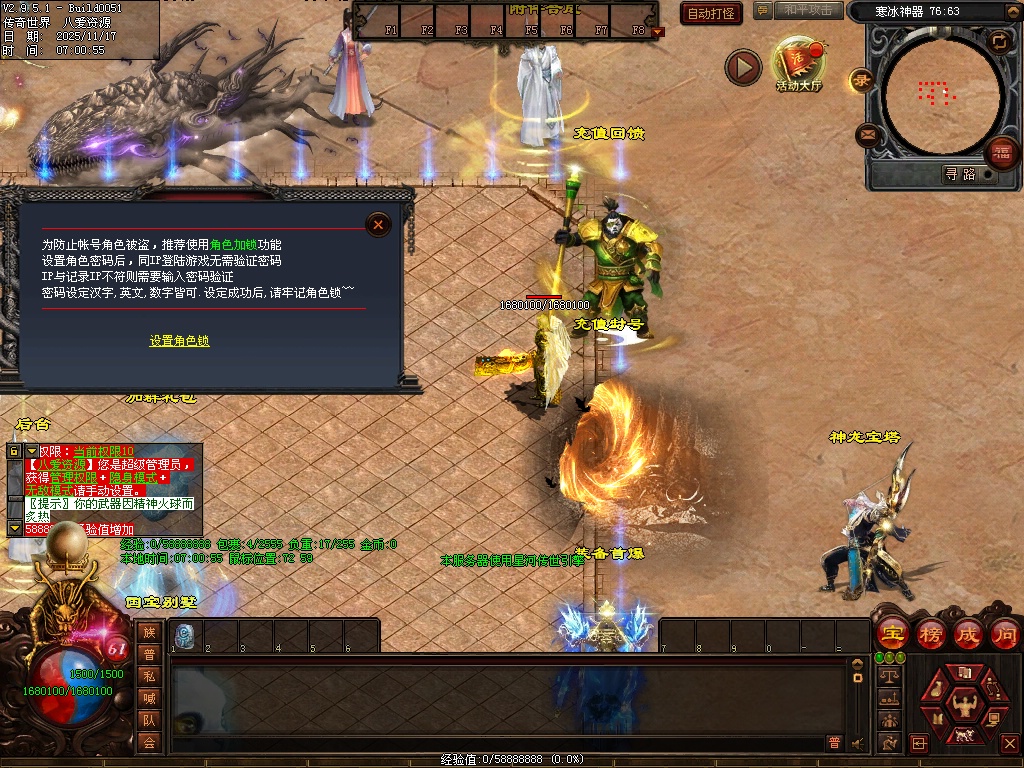Toggle the 和平攻击 attack mode

pyautogui.click(x=809, y=11)
